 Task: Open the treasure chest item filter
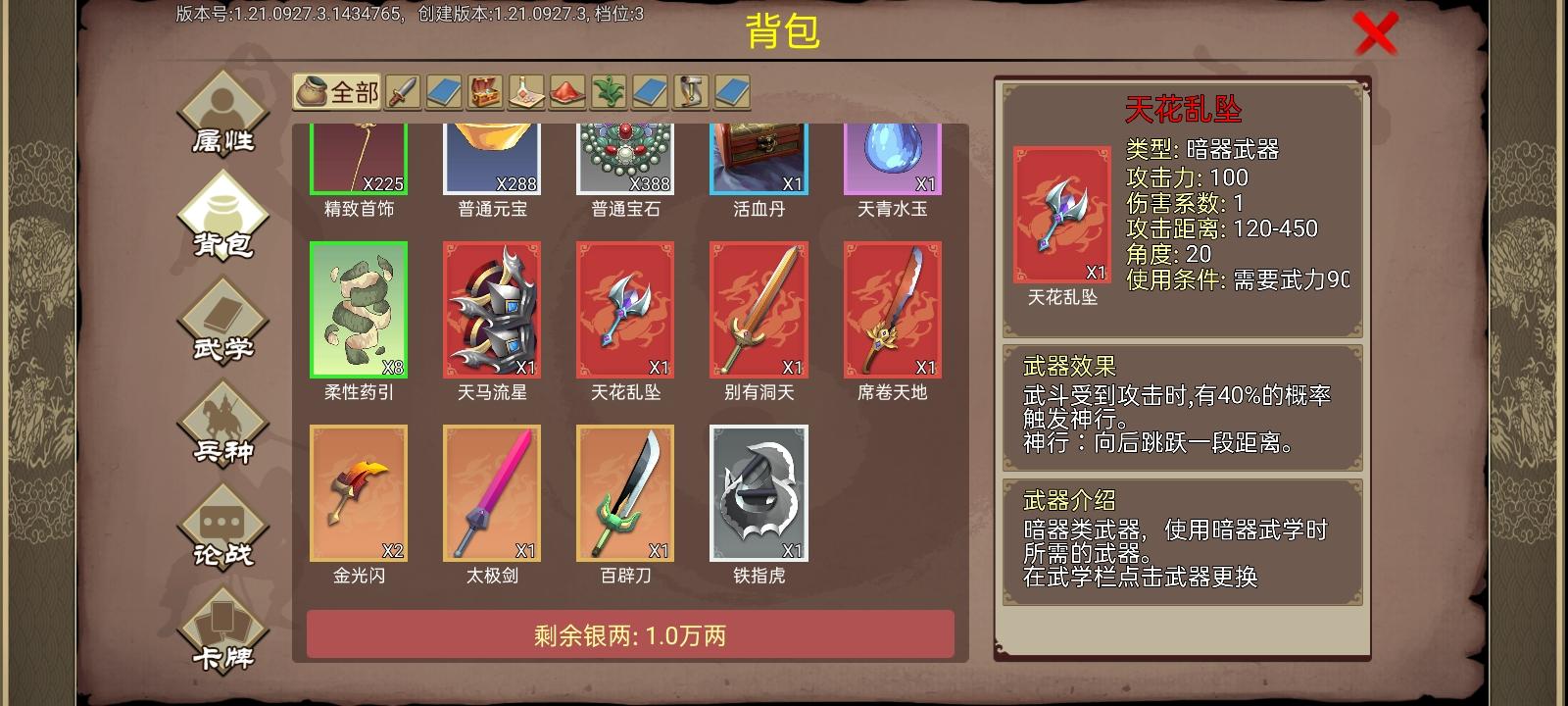(x=487, y=93)
